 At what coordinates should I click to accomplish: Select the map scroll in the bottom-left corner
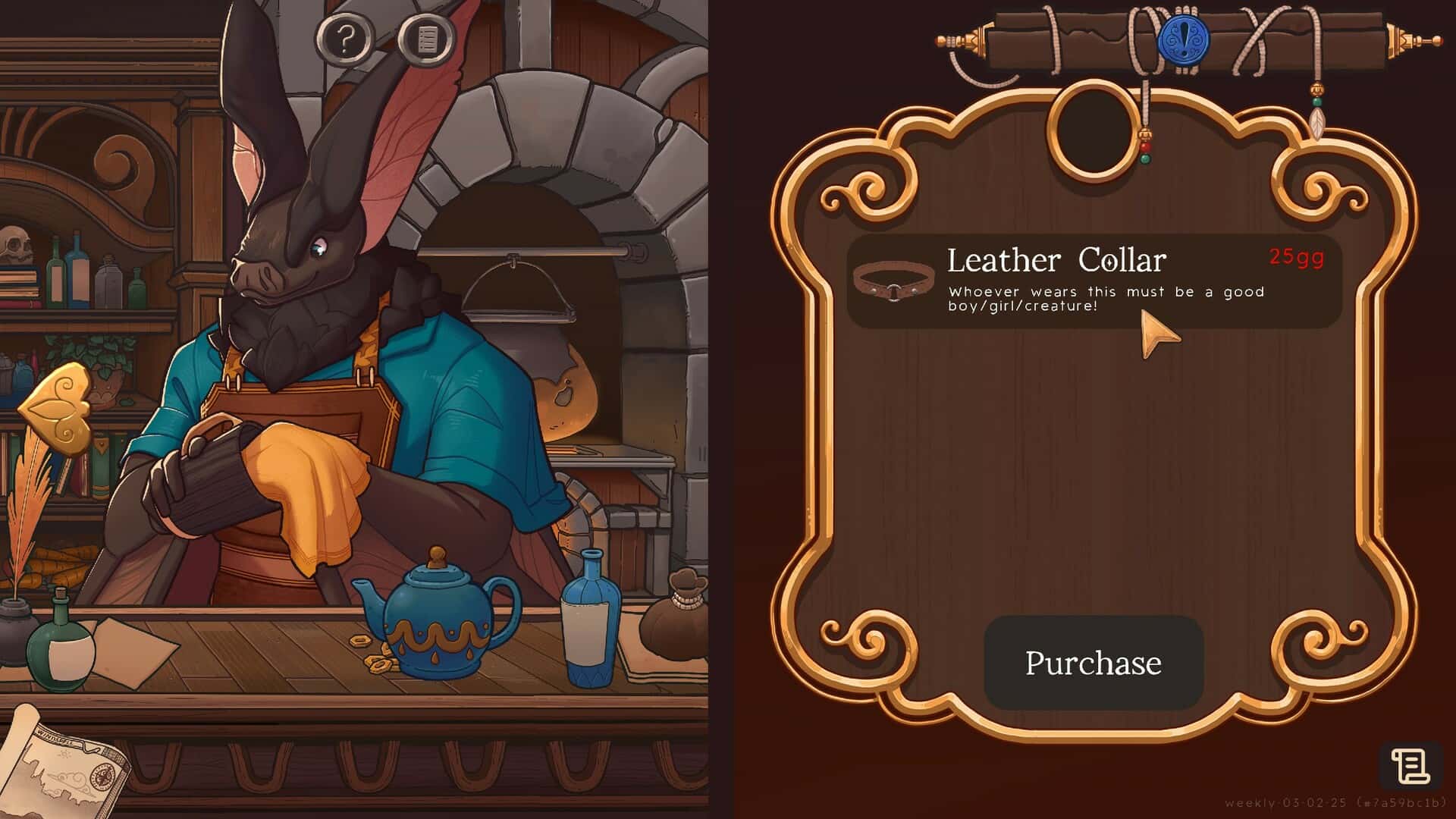point(61,773)
